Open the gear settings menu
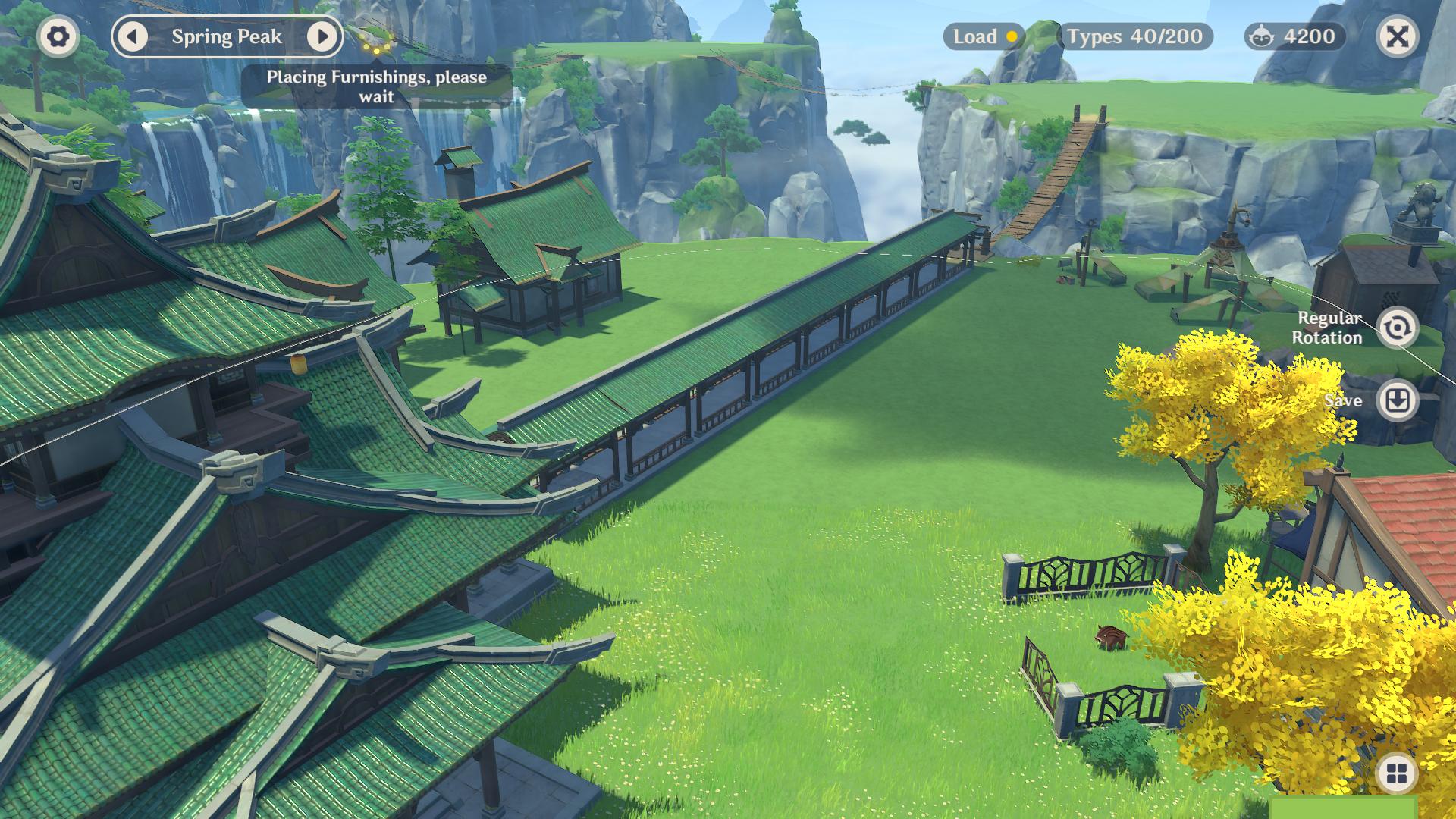 point(58,36)
